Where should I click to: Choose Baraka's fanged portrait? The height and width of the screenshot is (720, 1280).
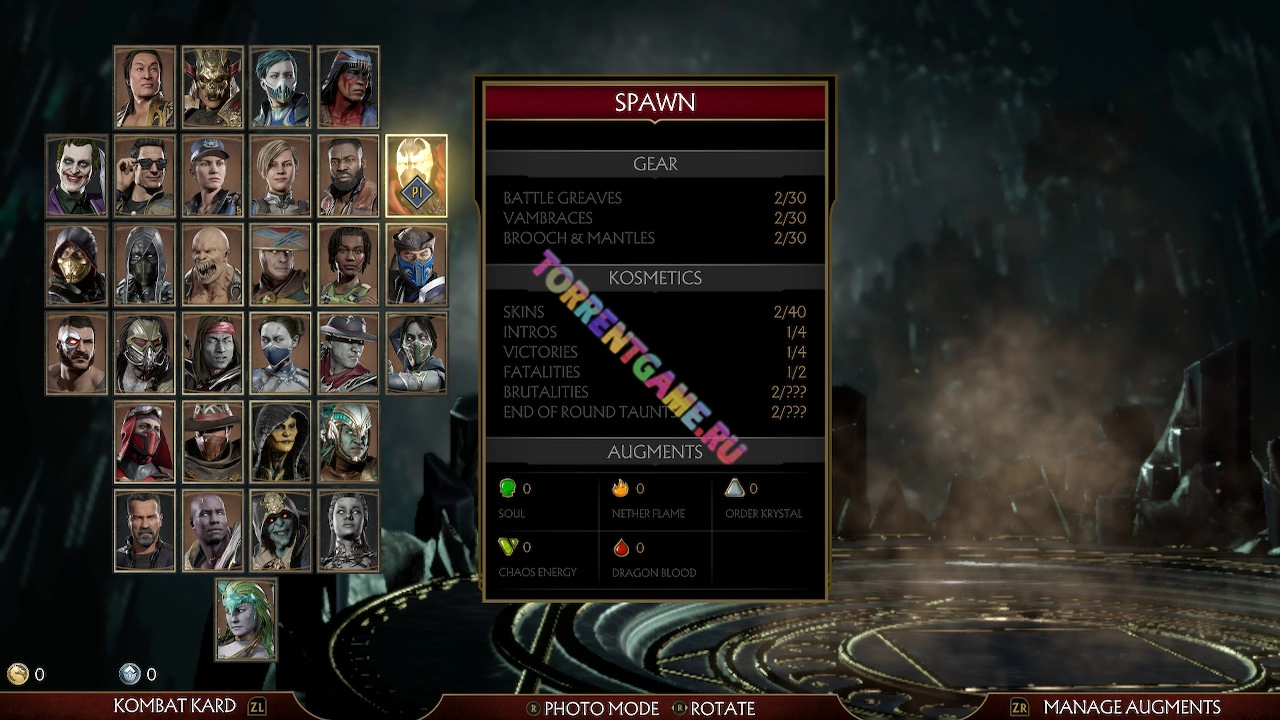click(x=212, y=264)
